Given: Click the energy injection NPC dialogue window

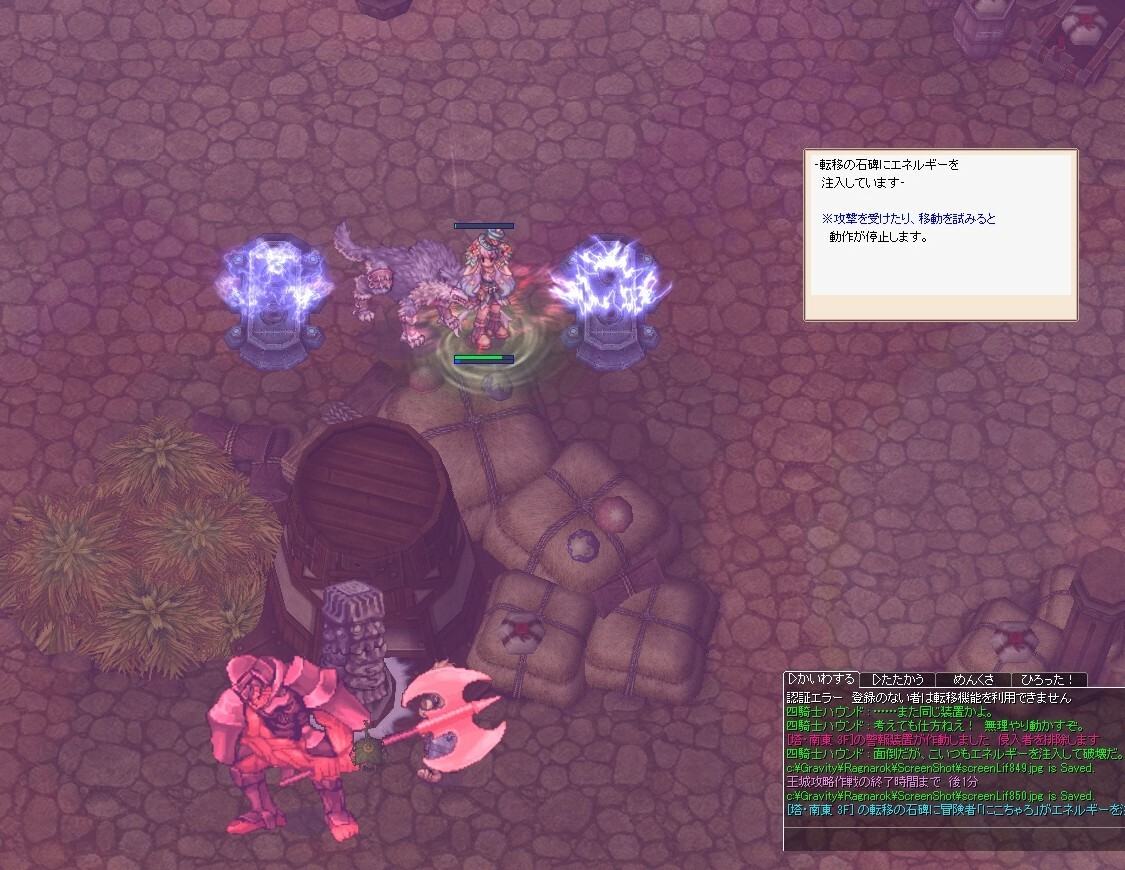Looking at the screenshot, I should click(x=940, y=235).
